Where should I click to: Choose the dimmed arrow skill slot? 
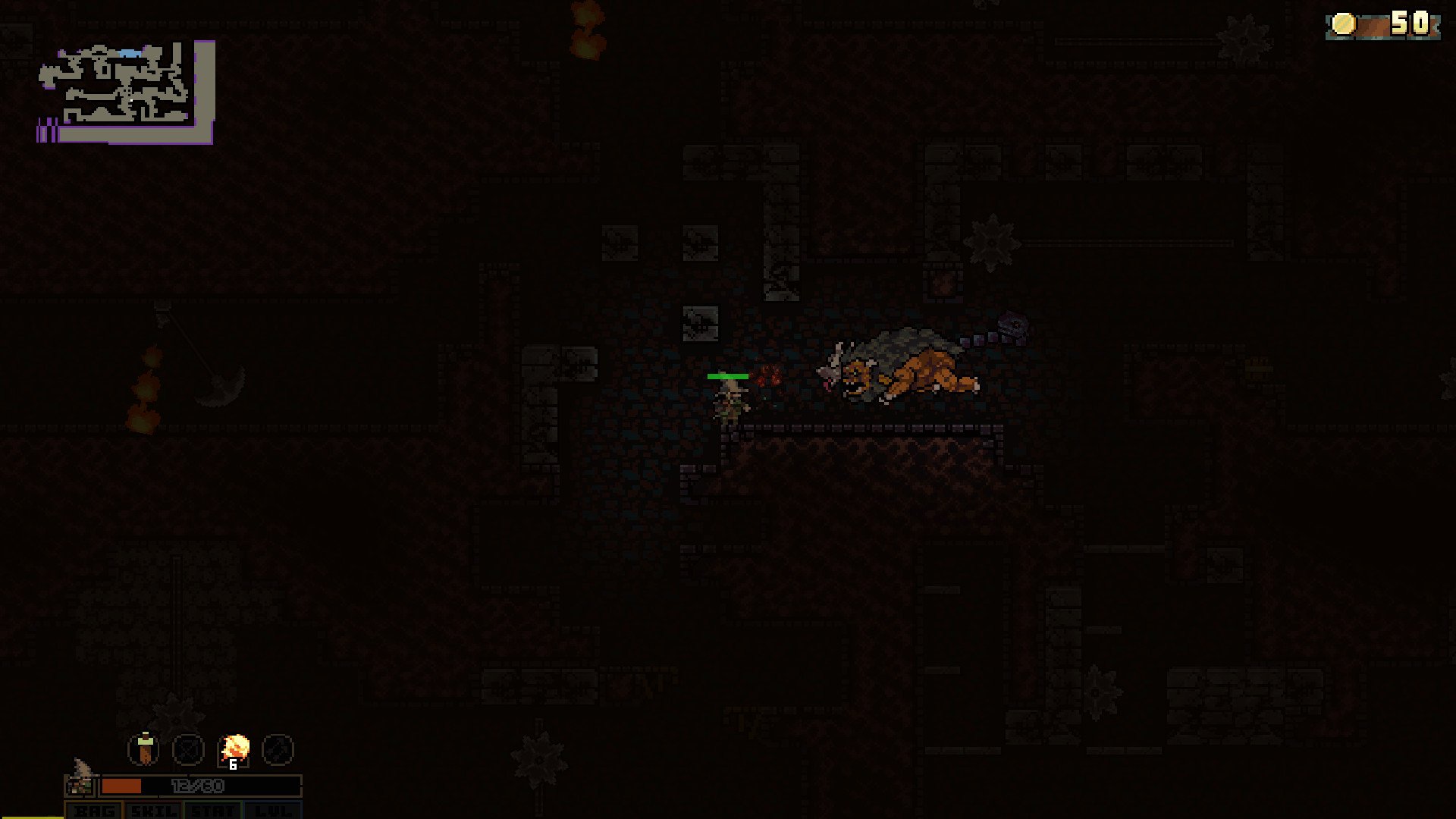pos(278,750)
